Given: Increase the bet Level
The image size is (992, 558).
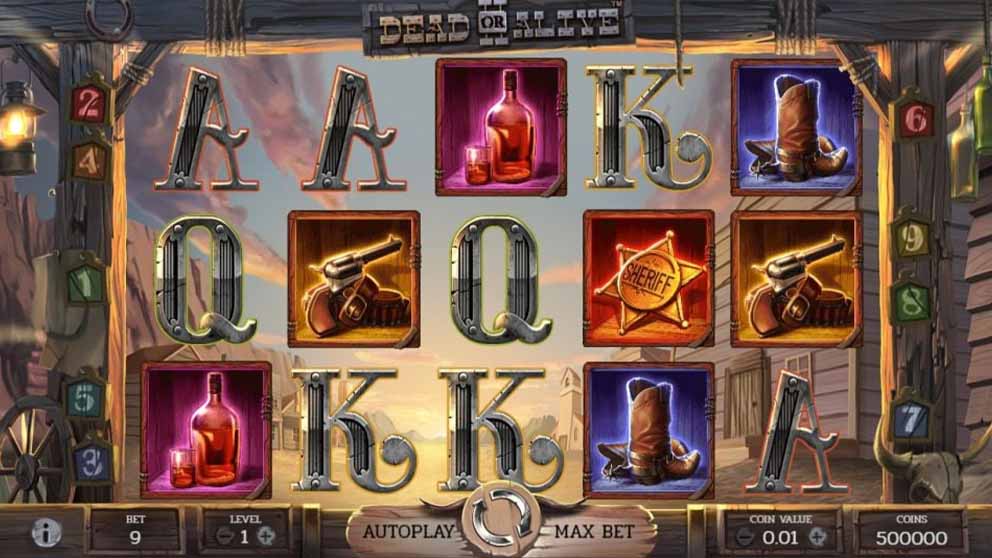Looking at the screenshot, I should click(x=266, y=535).
